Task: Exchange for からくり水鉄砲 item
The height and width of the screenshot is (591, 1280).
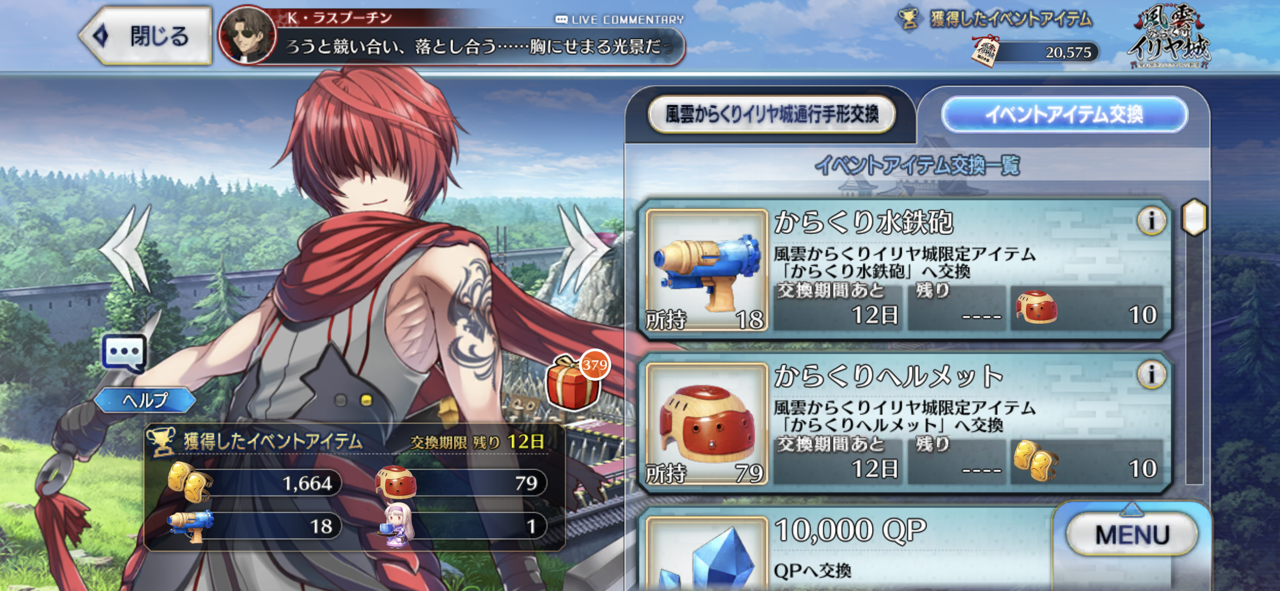Action: (x=905, y=268)
